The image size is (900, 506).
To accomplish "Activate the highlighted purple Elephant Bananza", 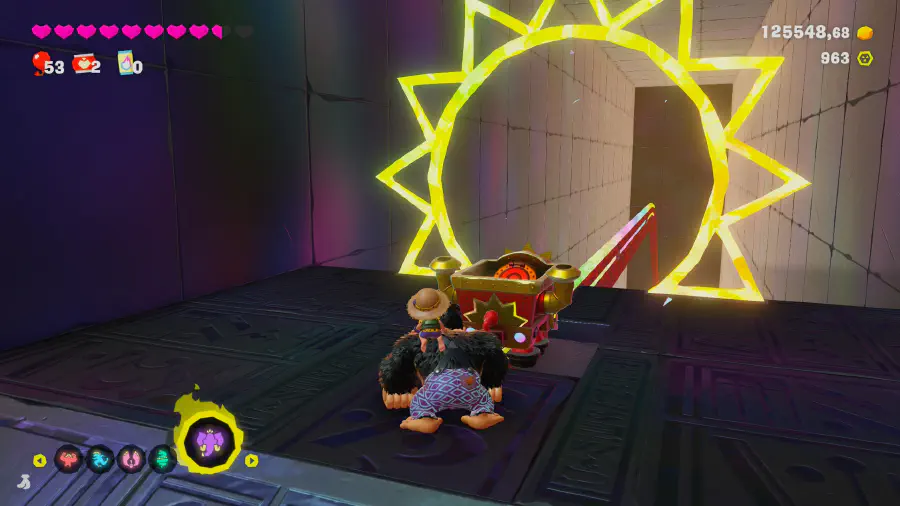I will point(210,440).
